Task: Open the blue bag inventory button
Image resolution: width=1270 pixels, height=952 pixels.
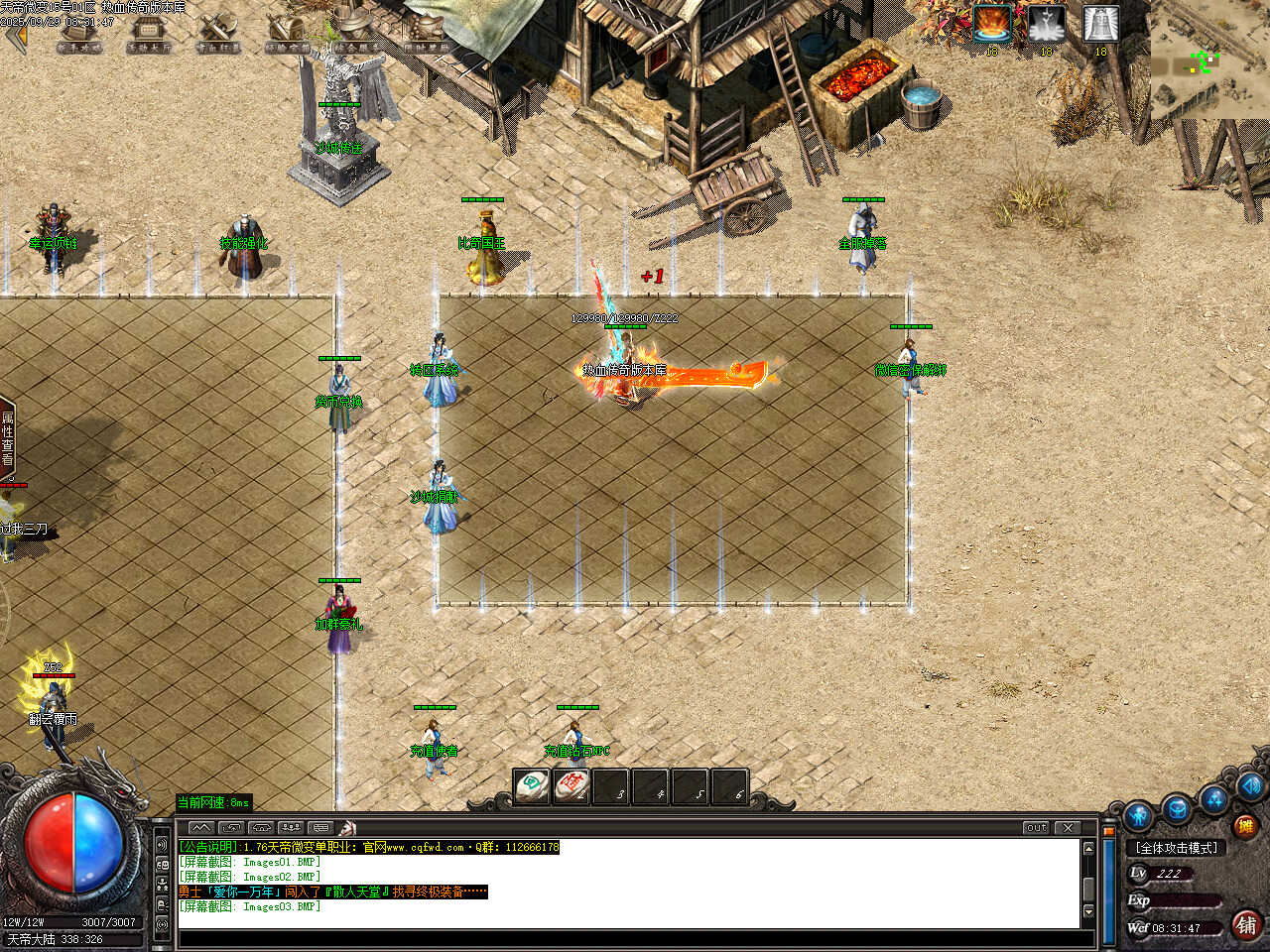Action: click(1177, 808)
